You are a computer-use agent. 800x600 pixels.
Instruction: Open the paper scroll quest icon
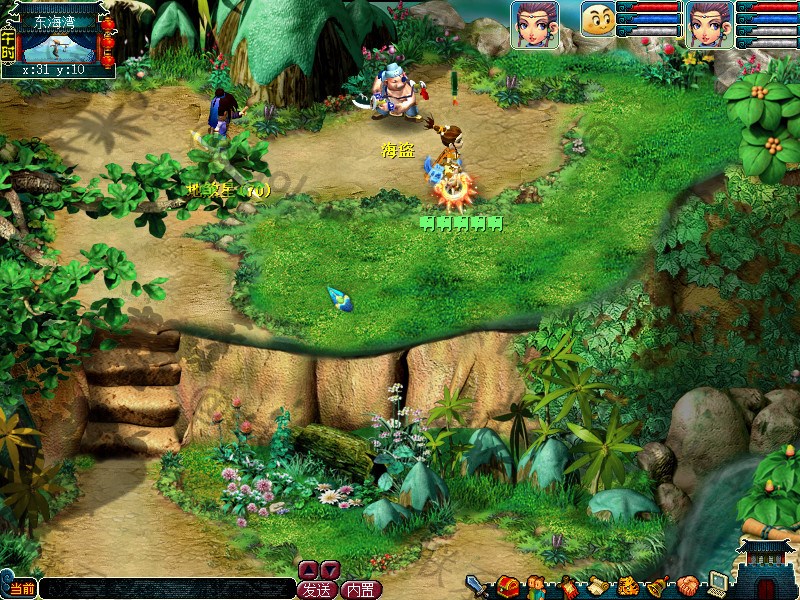coord(597,586)
